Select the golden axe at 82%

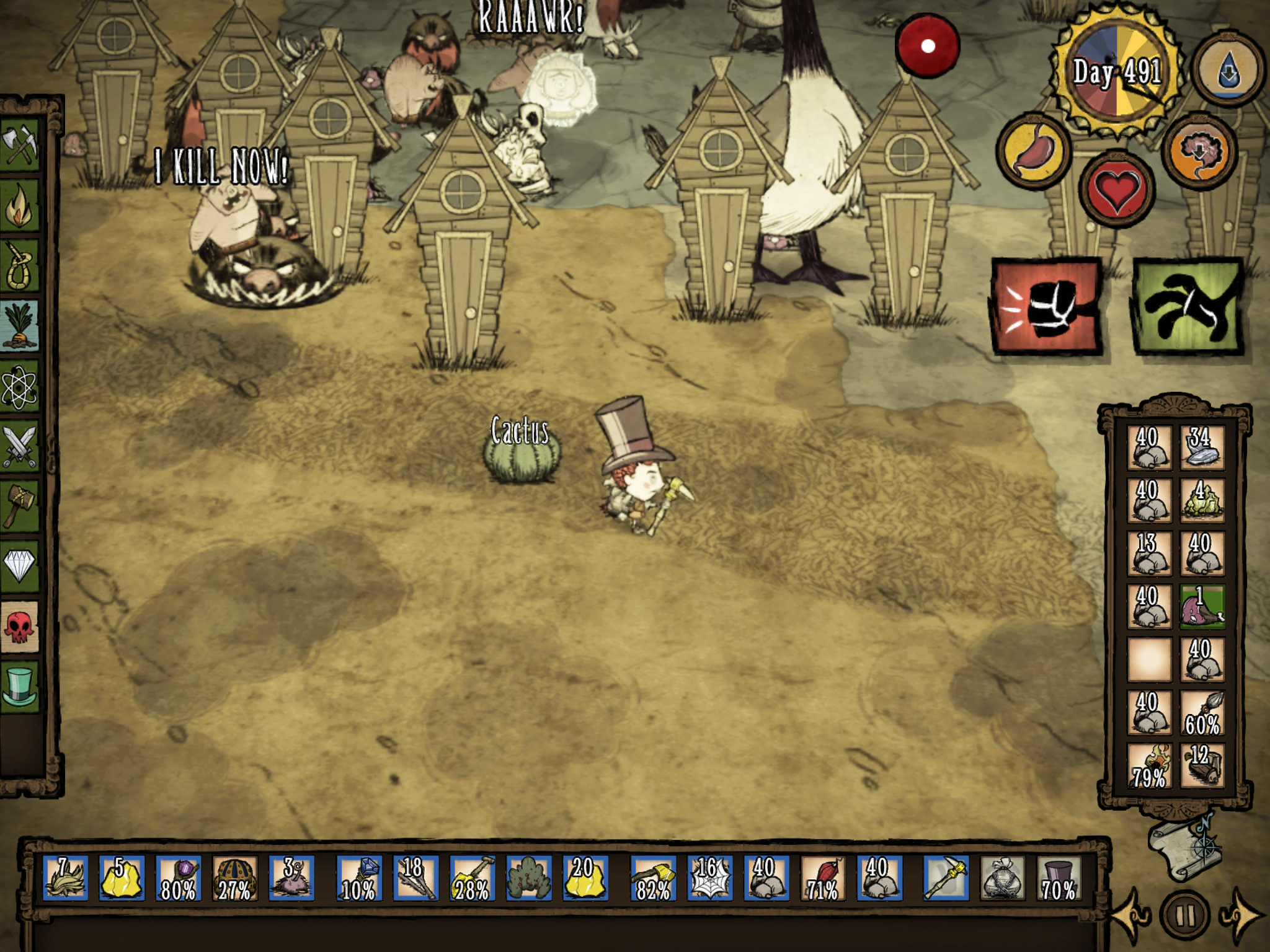tap(652, 878)
